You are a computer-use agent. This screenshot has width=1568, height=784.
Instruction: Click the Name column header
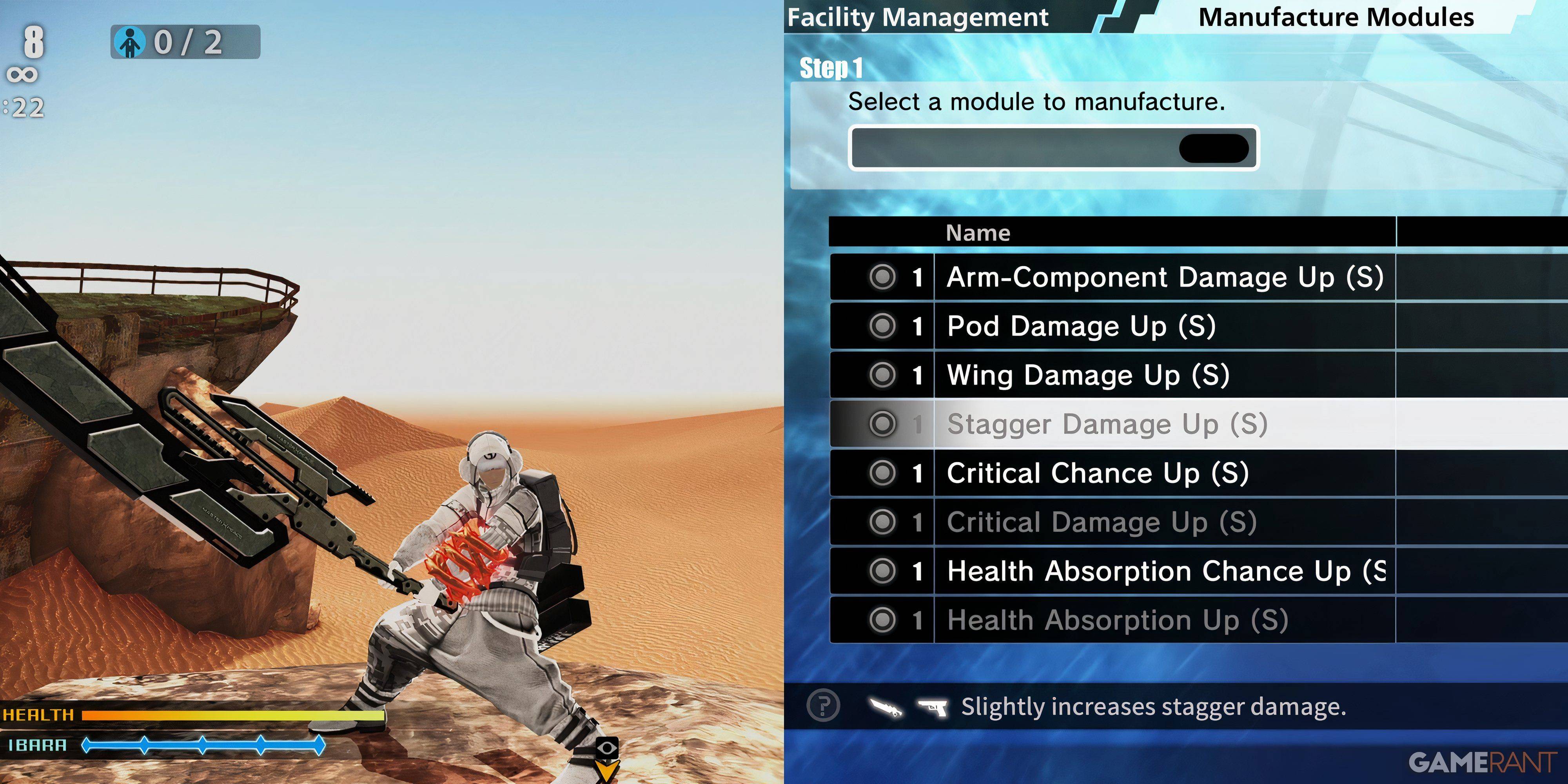tap(978, 232)
